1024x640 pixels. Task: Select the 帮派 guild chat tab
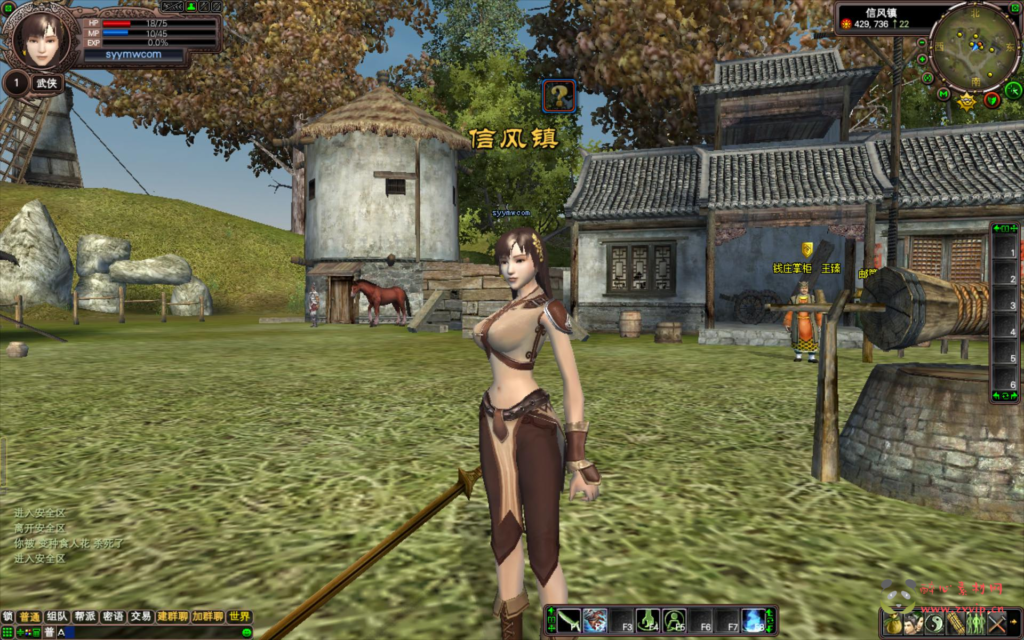pos(86,617)
